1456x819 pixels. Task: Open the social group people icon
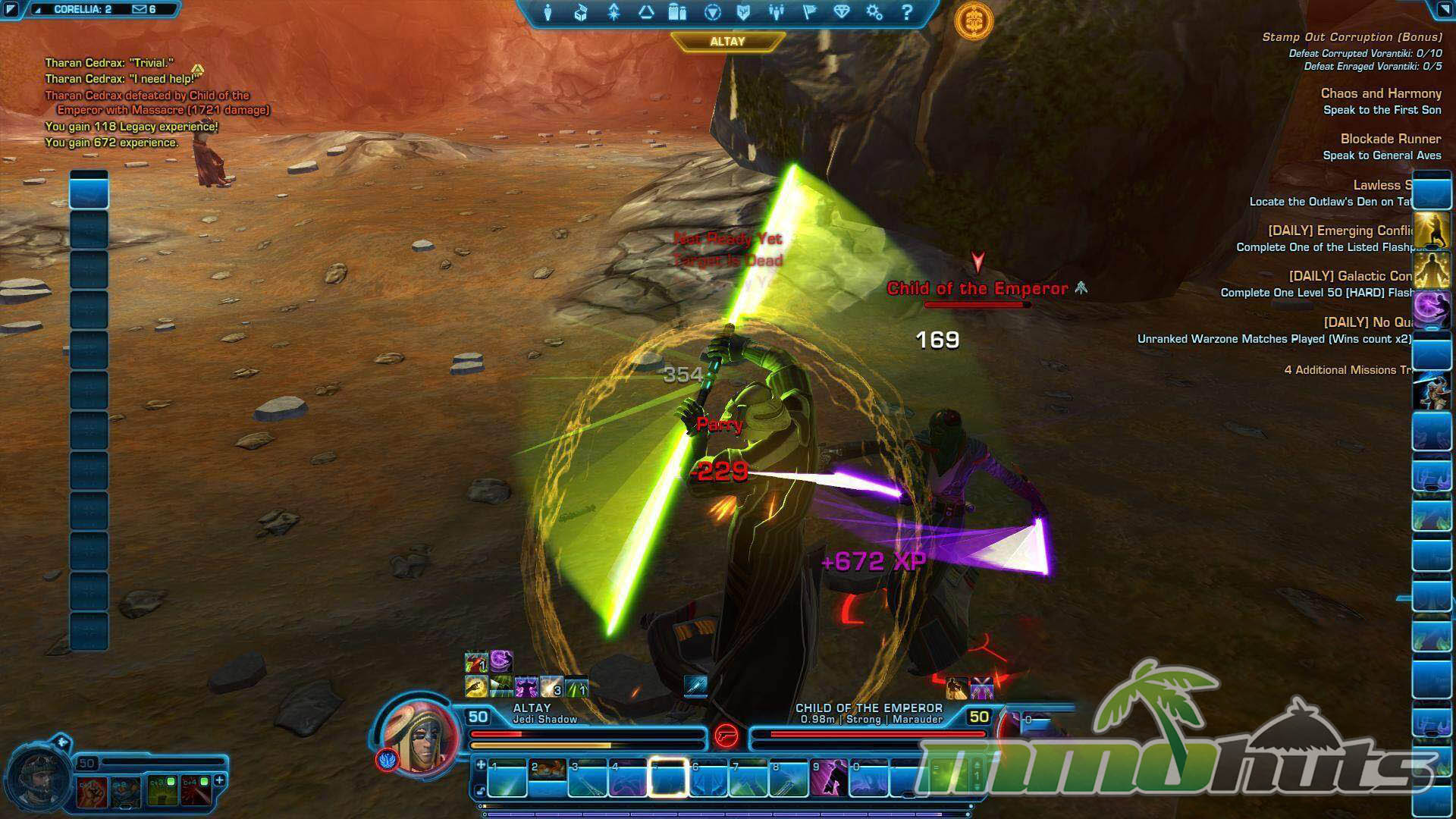tap(776, 12)
